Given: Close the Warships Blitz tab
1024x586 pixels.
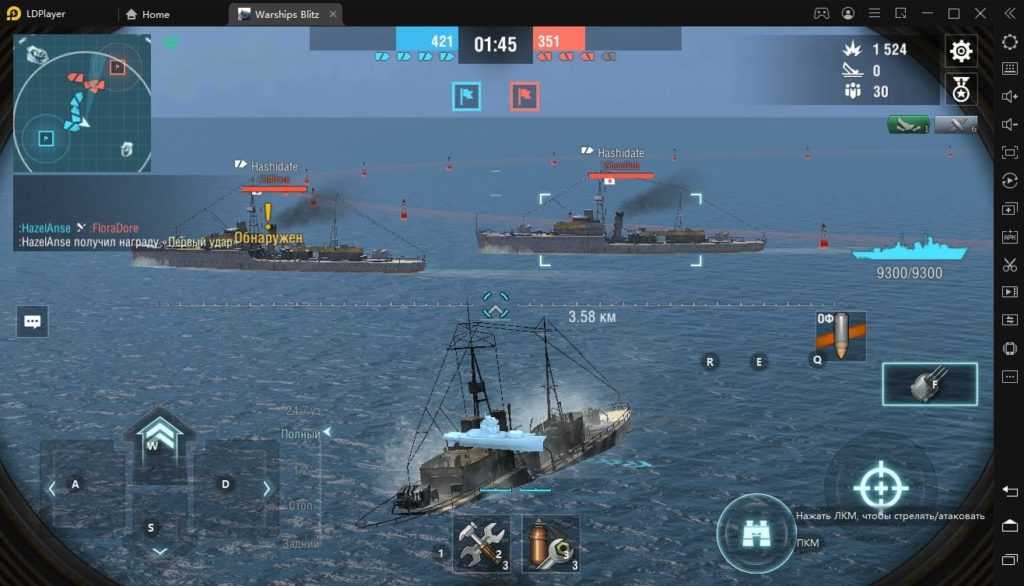Looking at the screenshot, I should [x=334, y=14].
